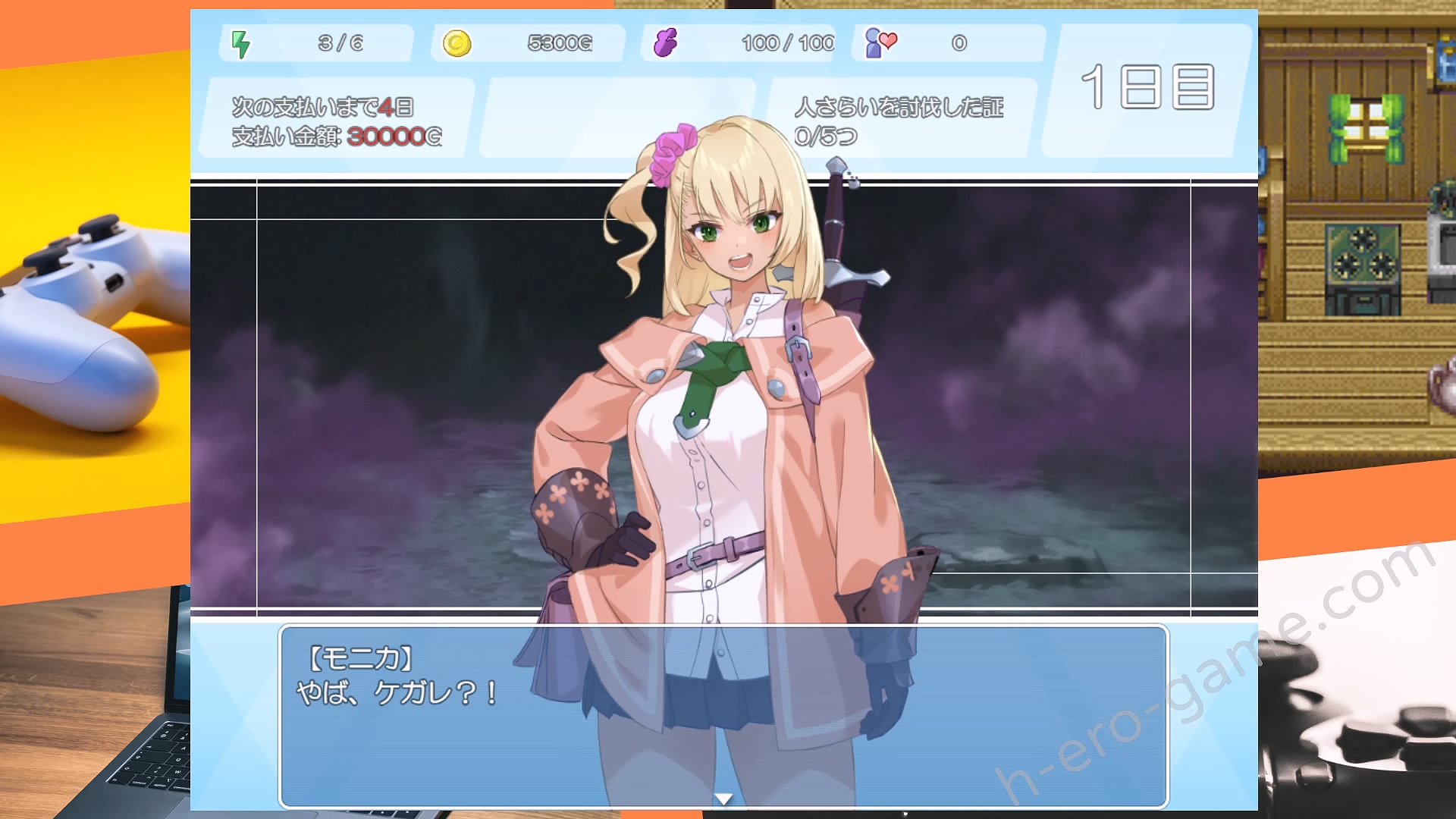
Task: Click the dialogue continue arrow
Action: click(x=723, y=799)
